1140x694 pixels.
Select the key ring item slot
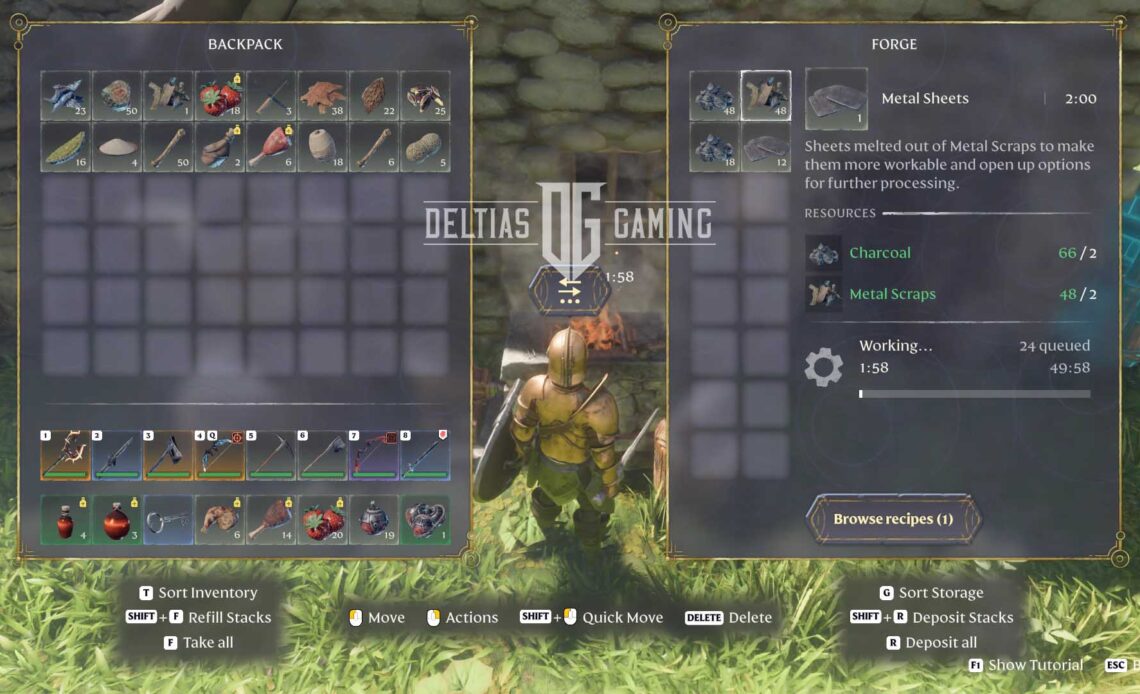tap(168, 520)
